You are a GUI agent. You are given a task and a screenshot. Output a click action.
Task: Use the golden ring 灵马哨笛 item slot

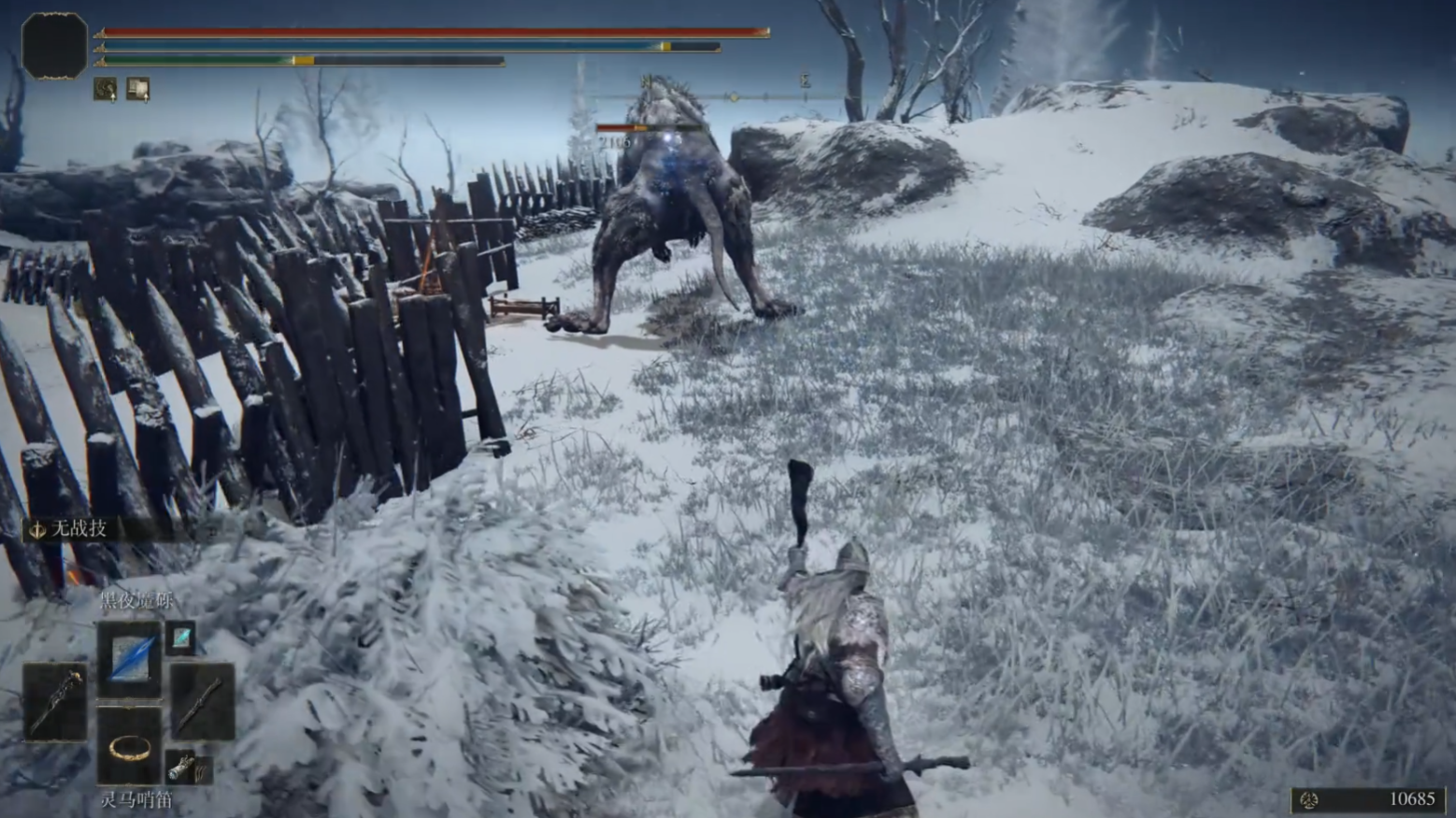pos(130,747)
